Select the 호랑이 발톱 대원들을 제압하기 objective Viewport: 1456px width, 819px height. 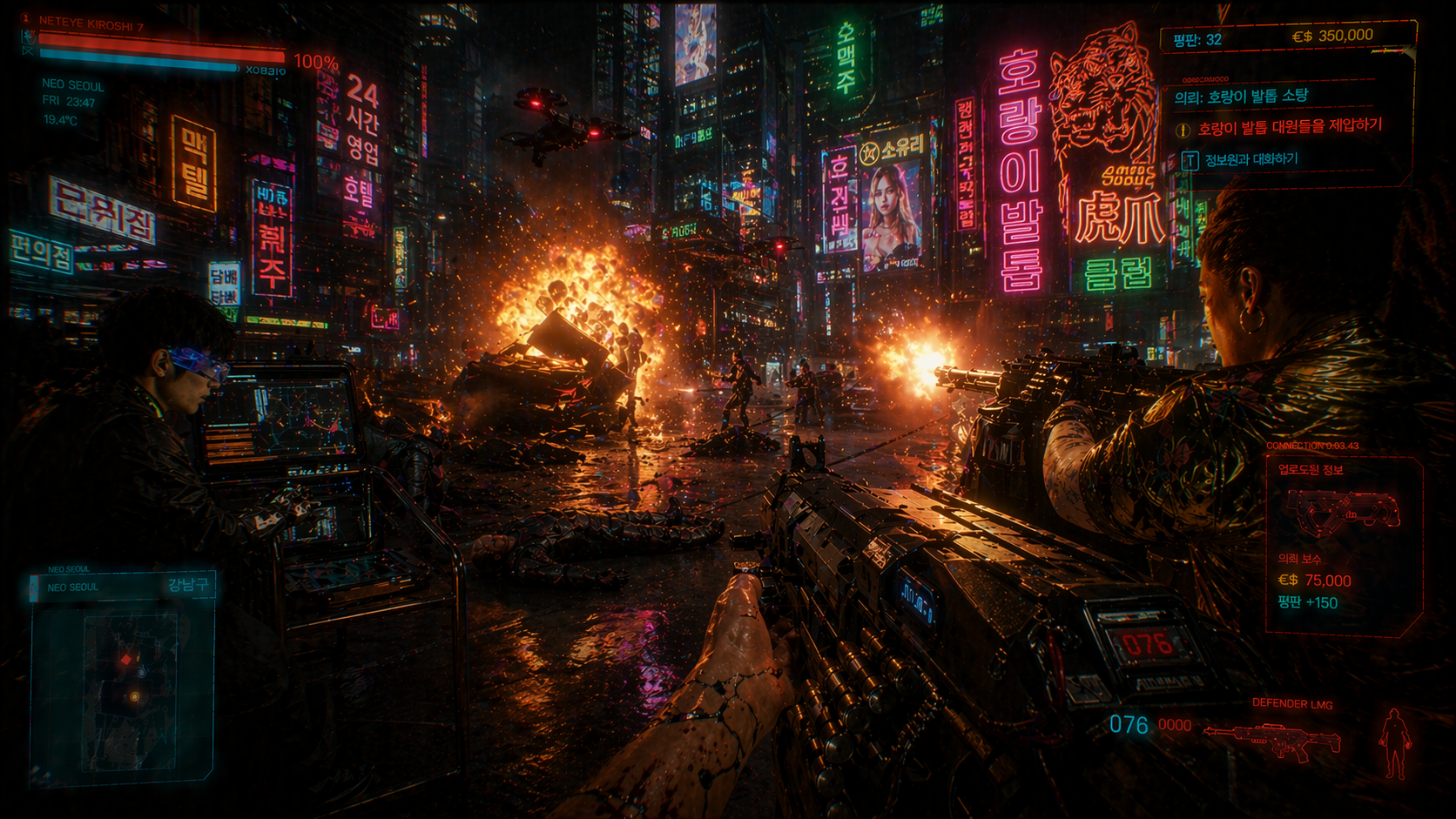tap(1289, 127)
